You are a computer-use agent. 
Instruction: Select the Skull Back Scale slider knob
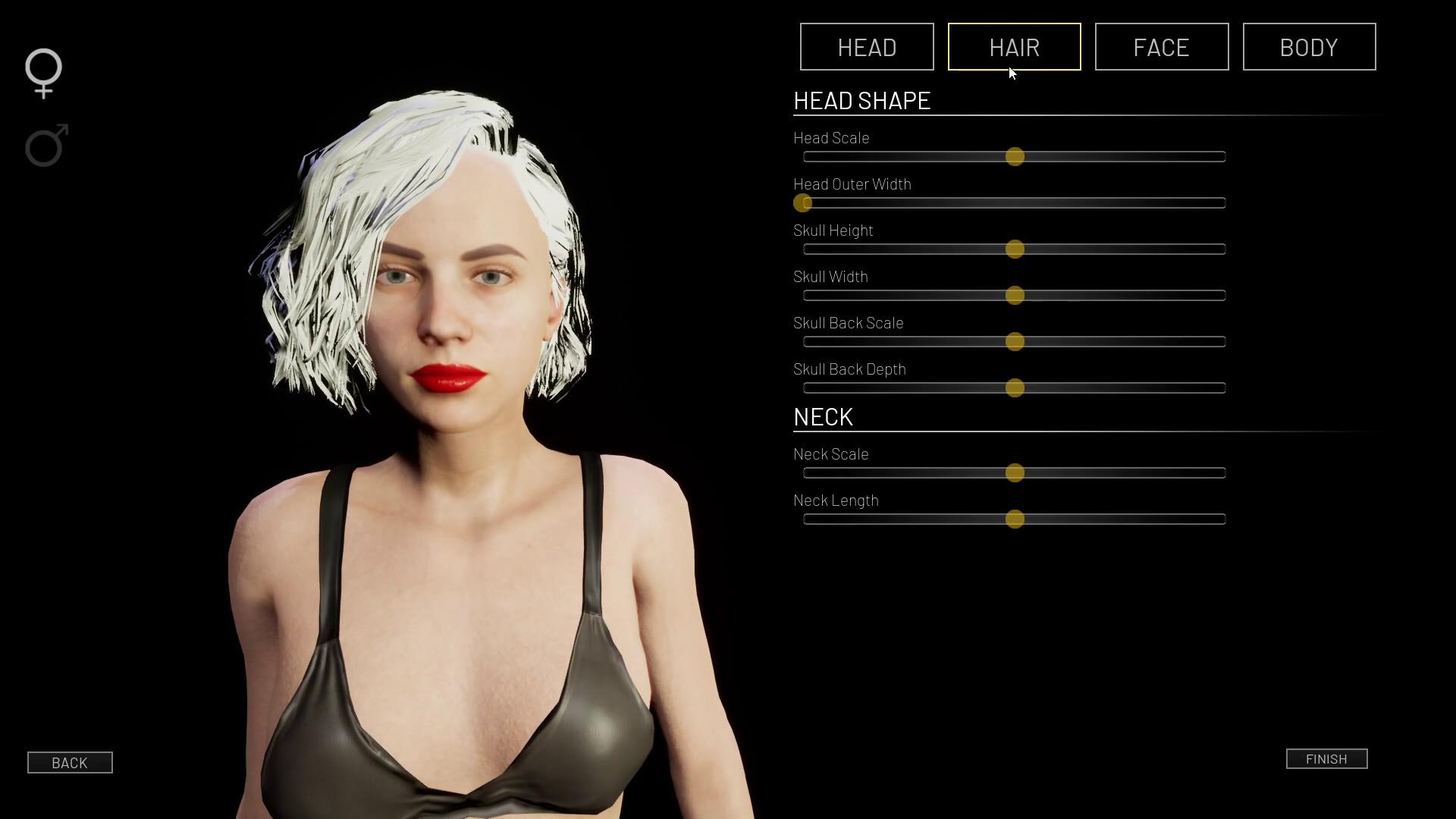click(x=1015, y=342)
